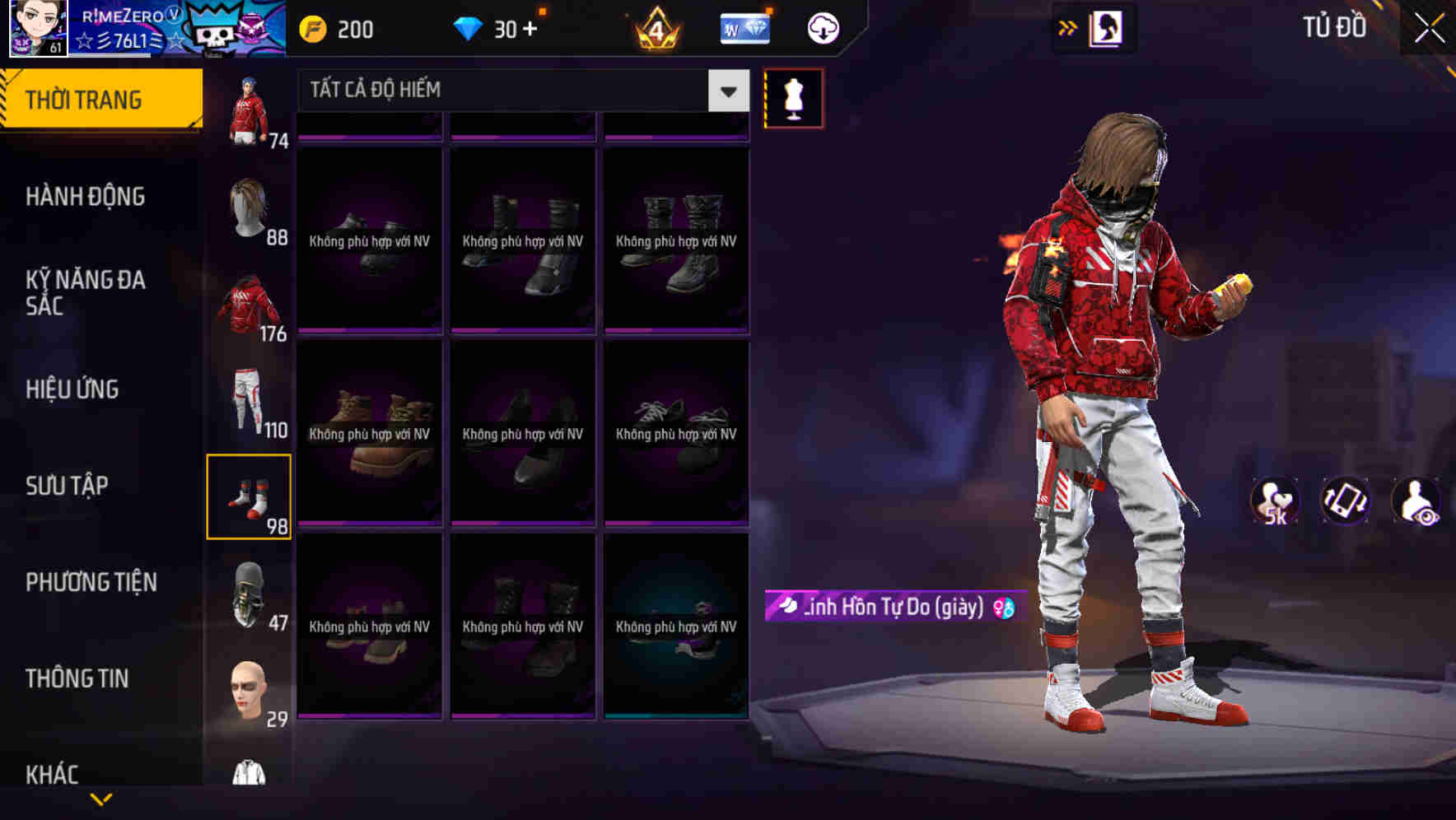Viewport: 1456px width, 820px height.
Task: Open the SƯU TẬP menu item
Action: coord(68,486)
